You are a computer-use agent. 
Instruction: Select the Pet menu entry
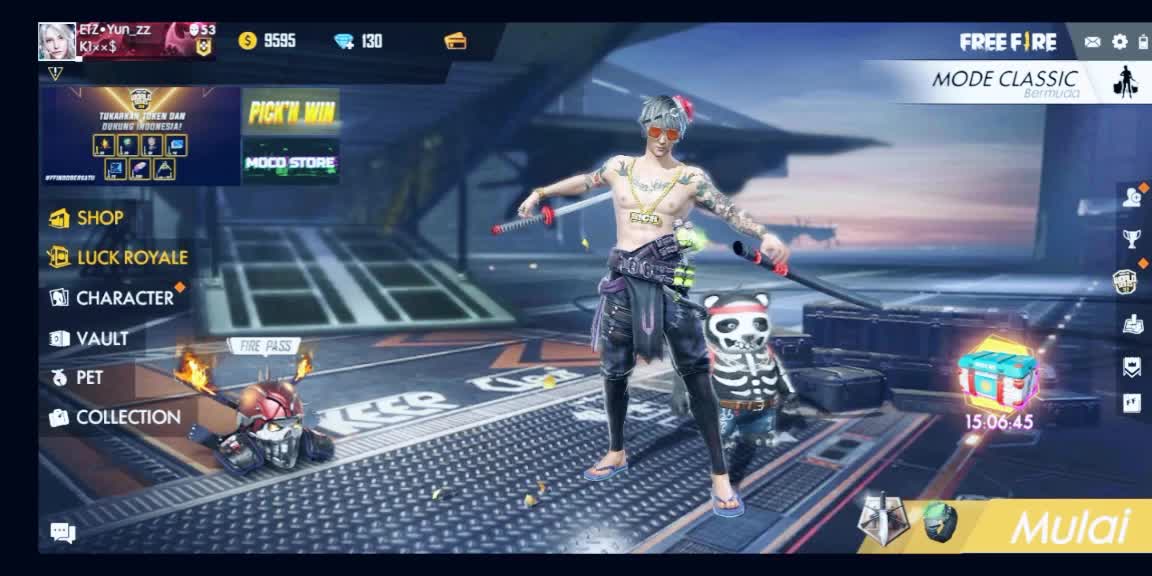tap(88, 378)
